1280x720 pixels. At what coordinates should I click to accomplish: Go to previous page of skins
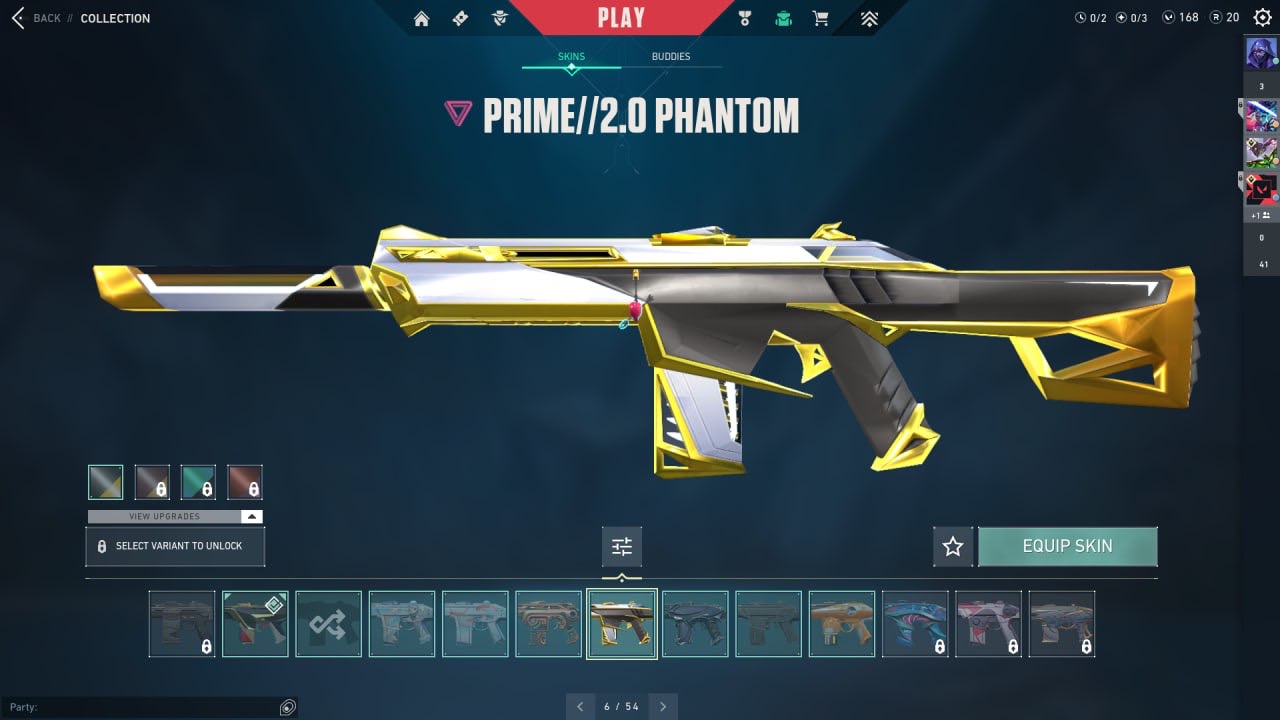click(580, 707)
